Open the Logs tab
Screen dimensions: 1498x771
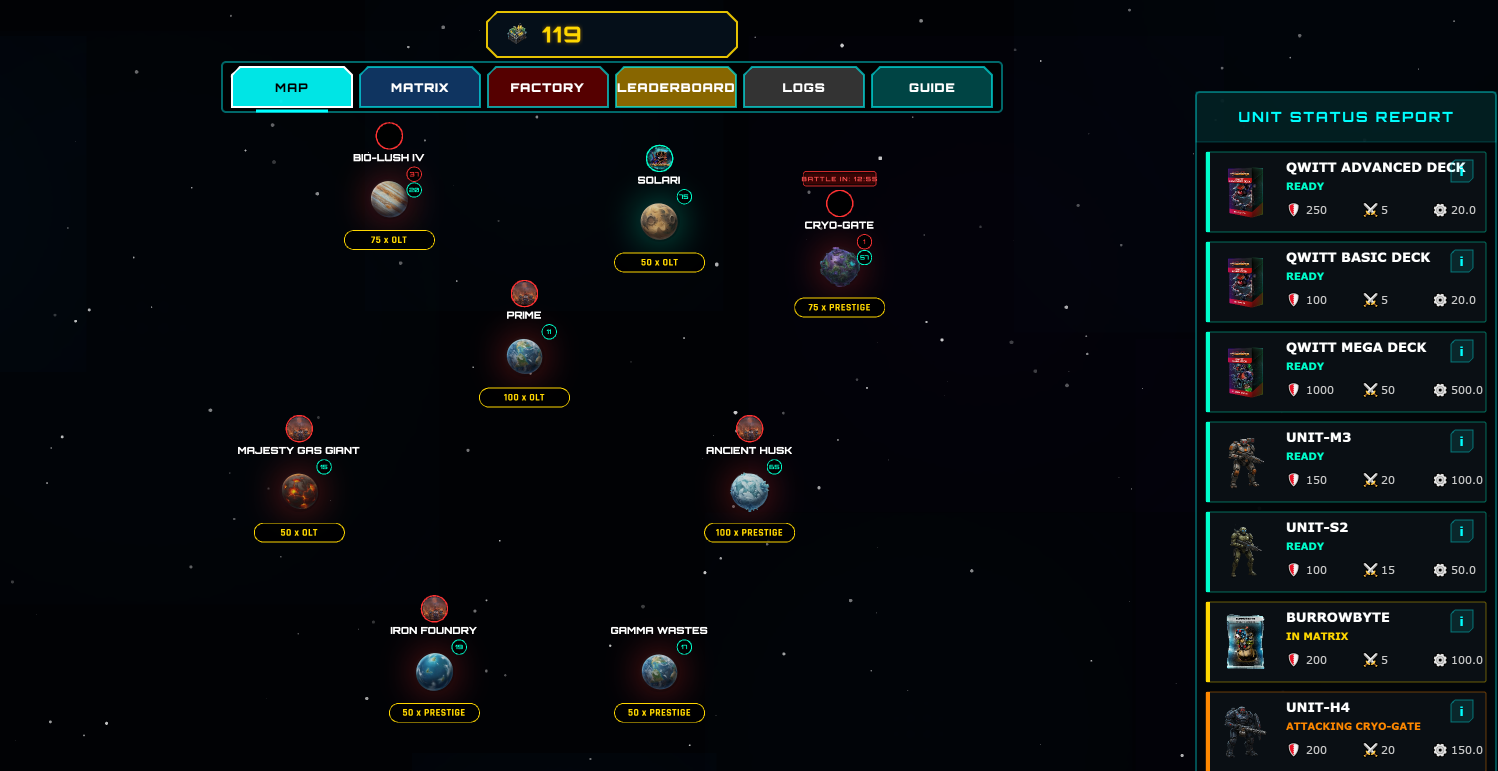(x=803, y=88)
